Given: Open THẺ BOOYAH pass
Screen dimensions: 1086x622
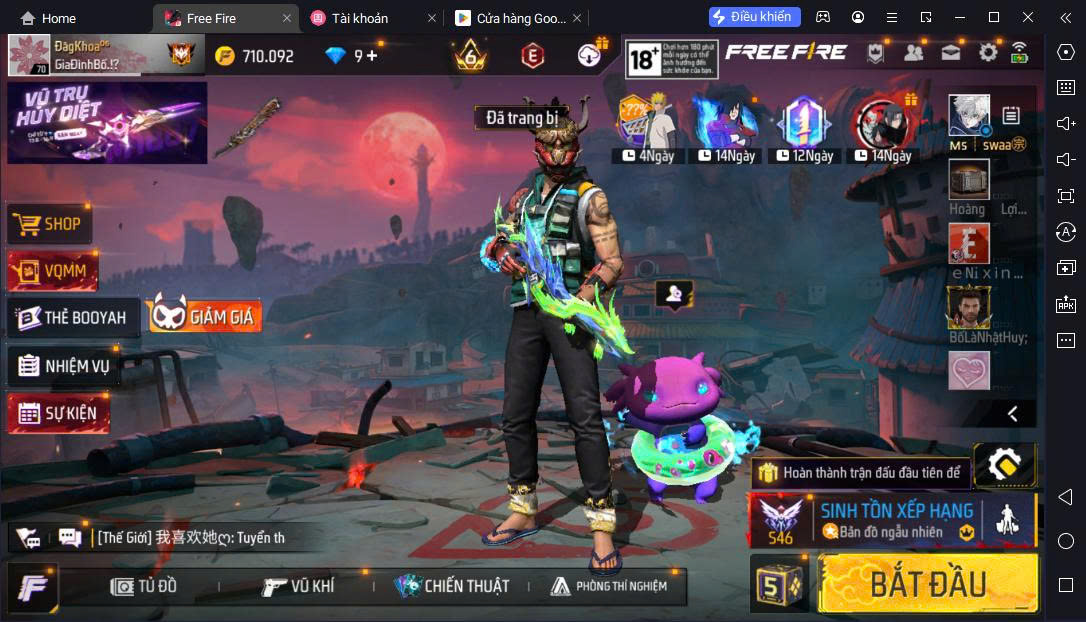Looking at the screenshot, I should point(73,317).
